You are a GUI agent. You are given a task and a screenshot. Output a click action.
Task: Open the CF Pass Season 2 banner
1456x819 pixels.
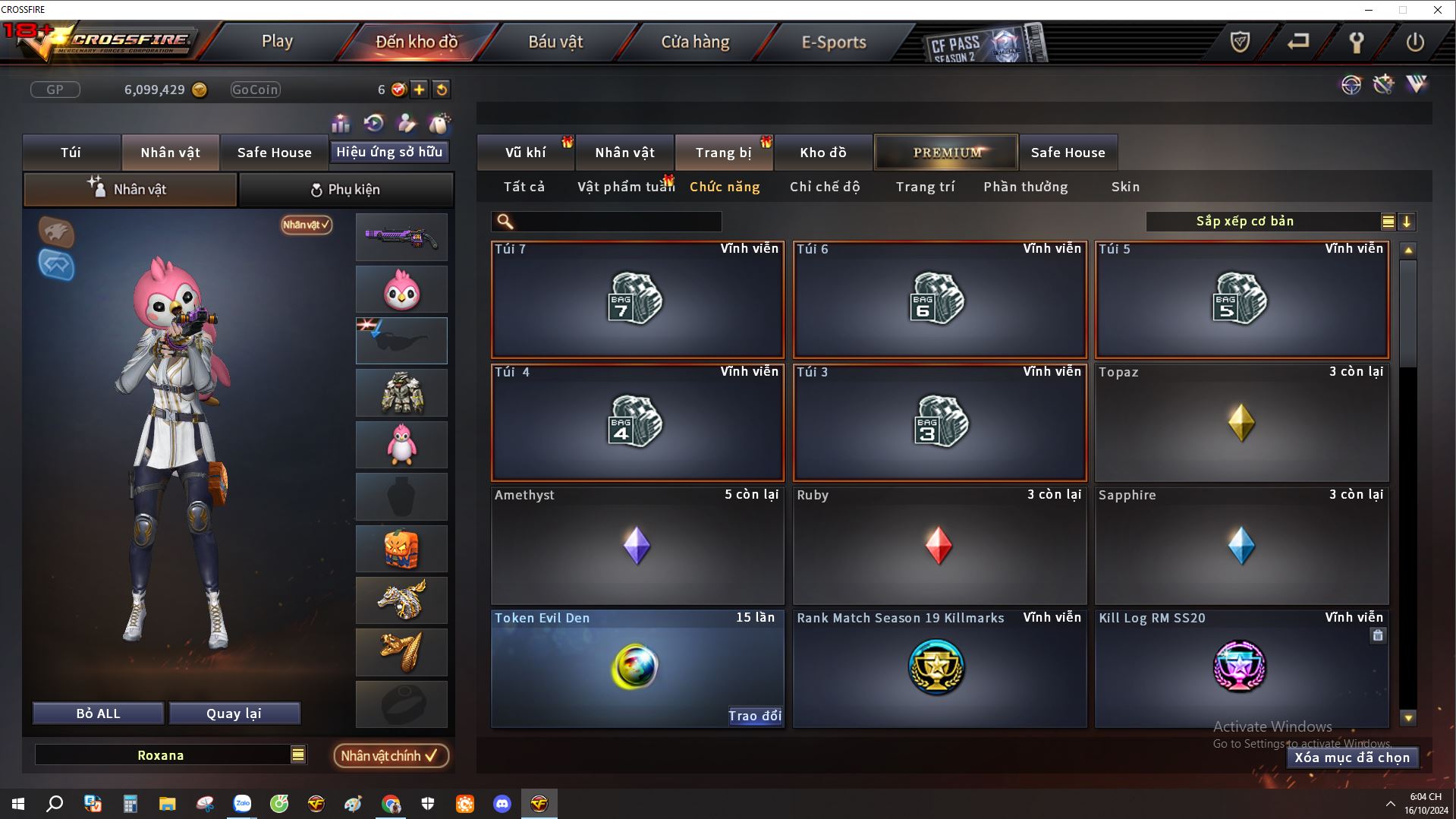984,44
